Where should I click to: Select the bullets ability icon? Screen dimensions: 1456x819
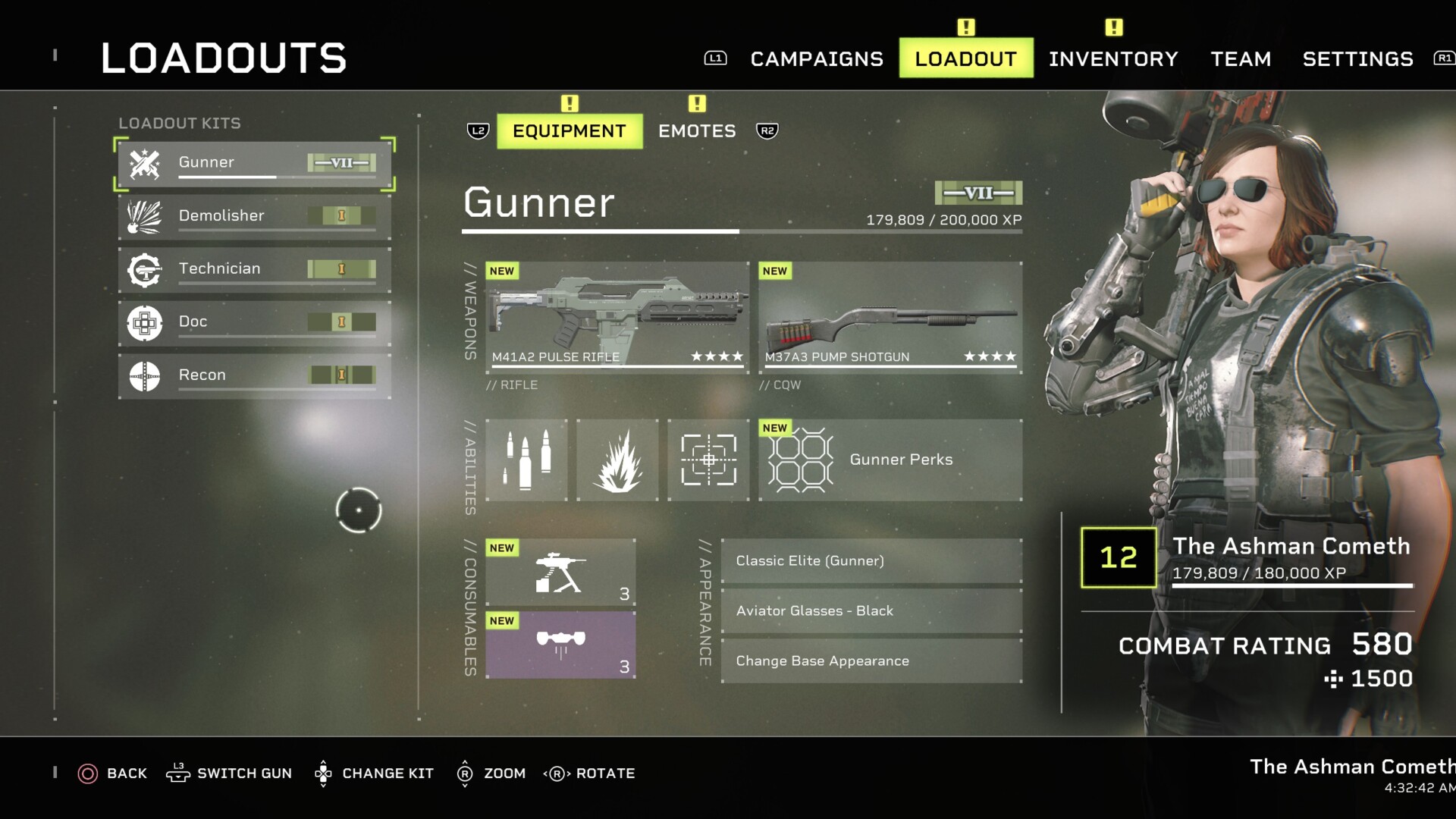[526, 460]
